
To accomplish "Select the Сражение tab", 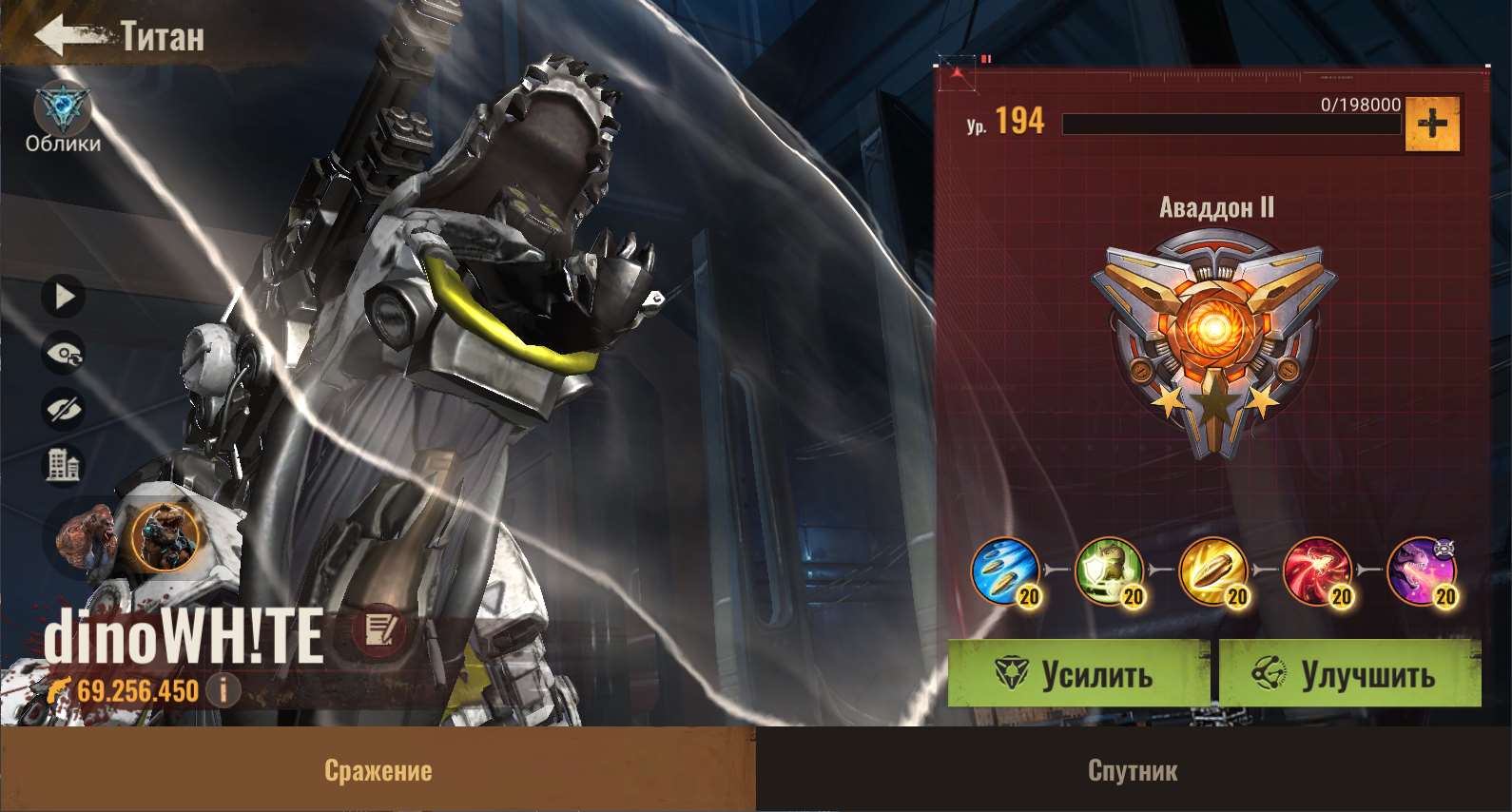I will 378,770.
